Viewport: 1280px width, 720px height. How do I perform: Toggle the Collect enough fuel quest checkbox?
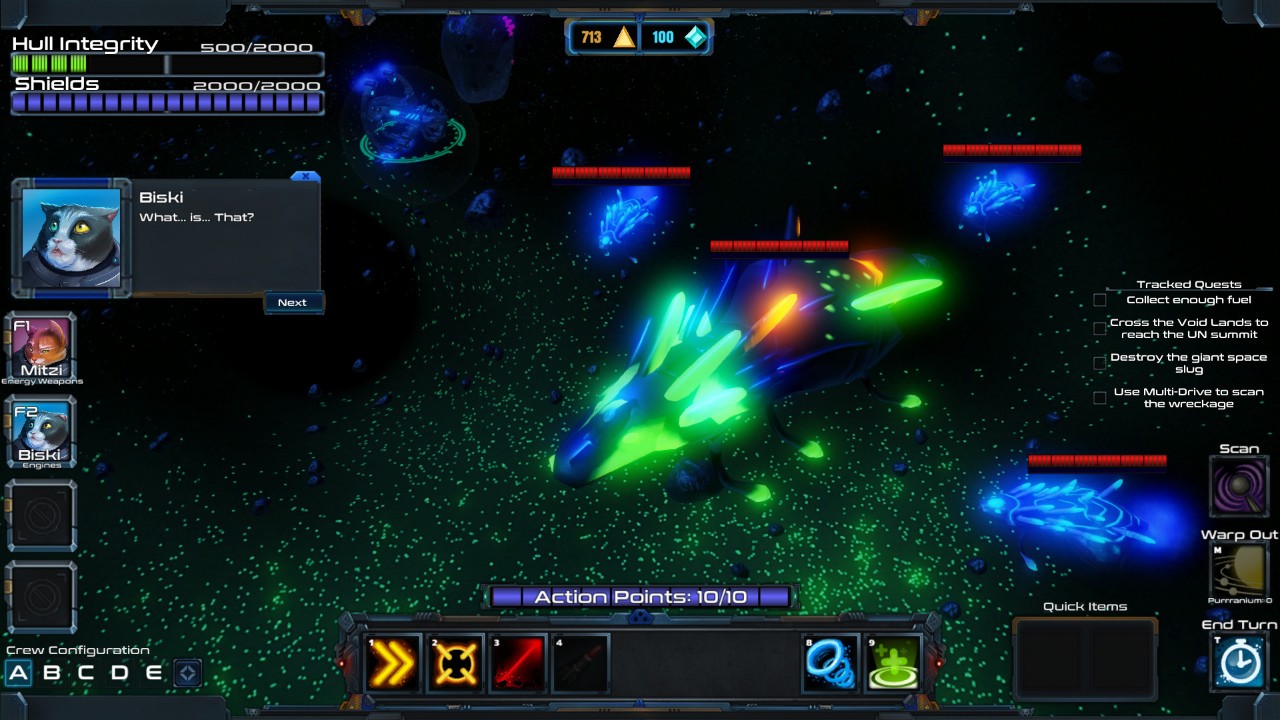pyautogui.click(x=1100, y=300)
